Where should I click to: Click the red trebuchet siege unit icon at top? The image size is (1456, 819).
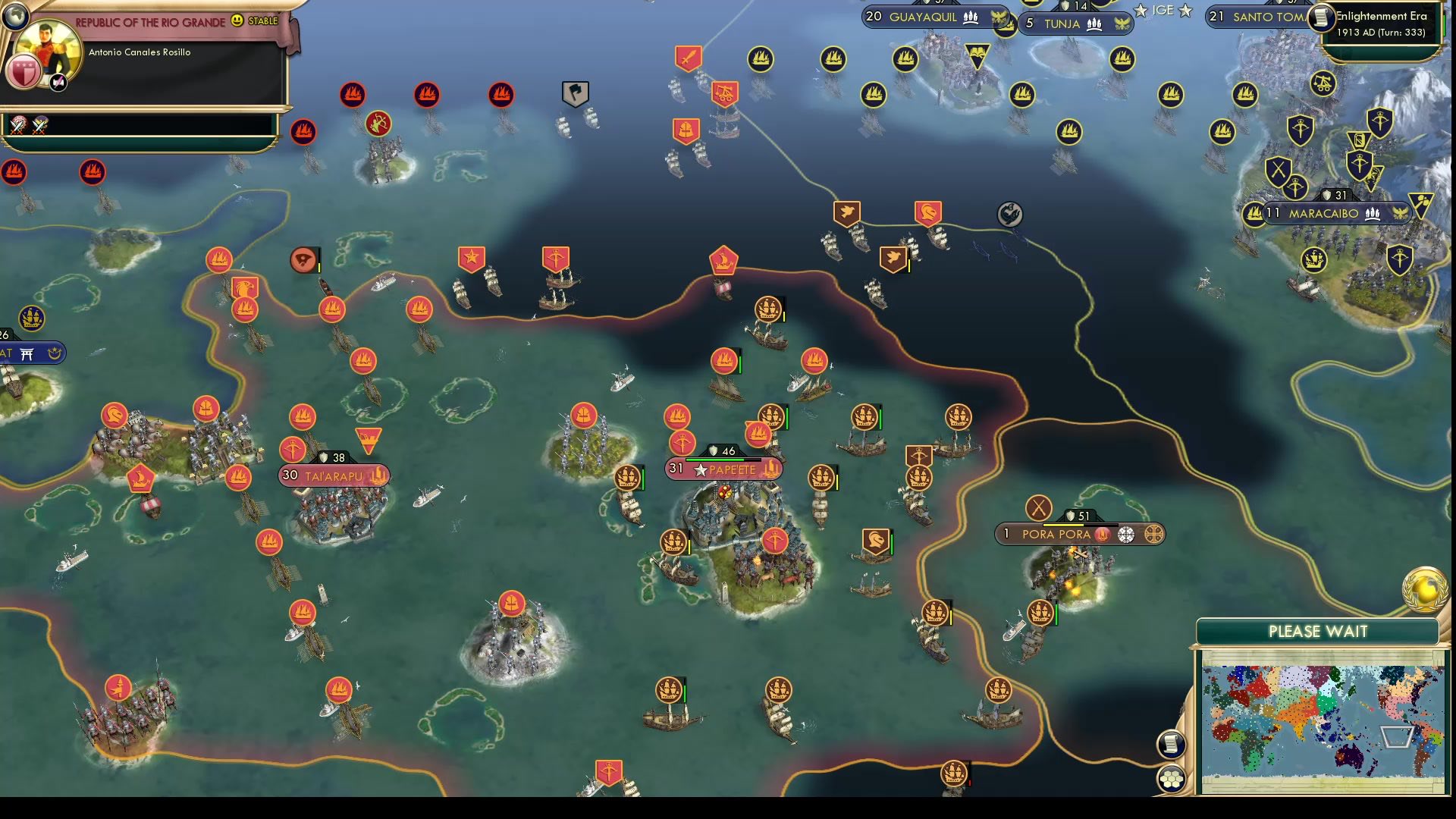[x=724, y=93]
